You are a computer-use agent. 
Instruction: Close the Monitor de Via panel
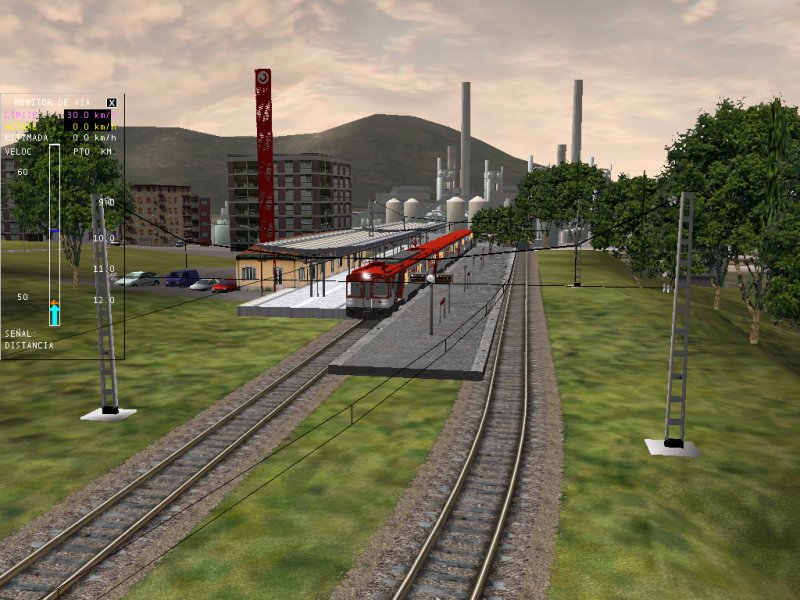pyautogui.click(x=112, y=102)
